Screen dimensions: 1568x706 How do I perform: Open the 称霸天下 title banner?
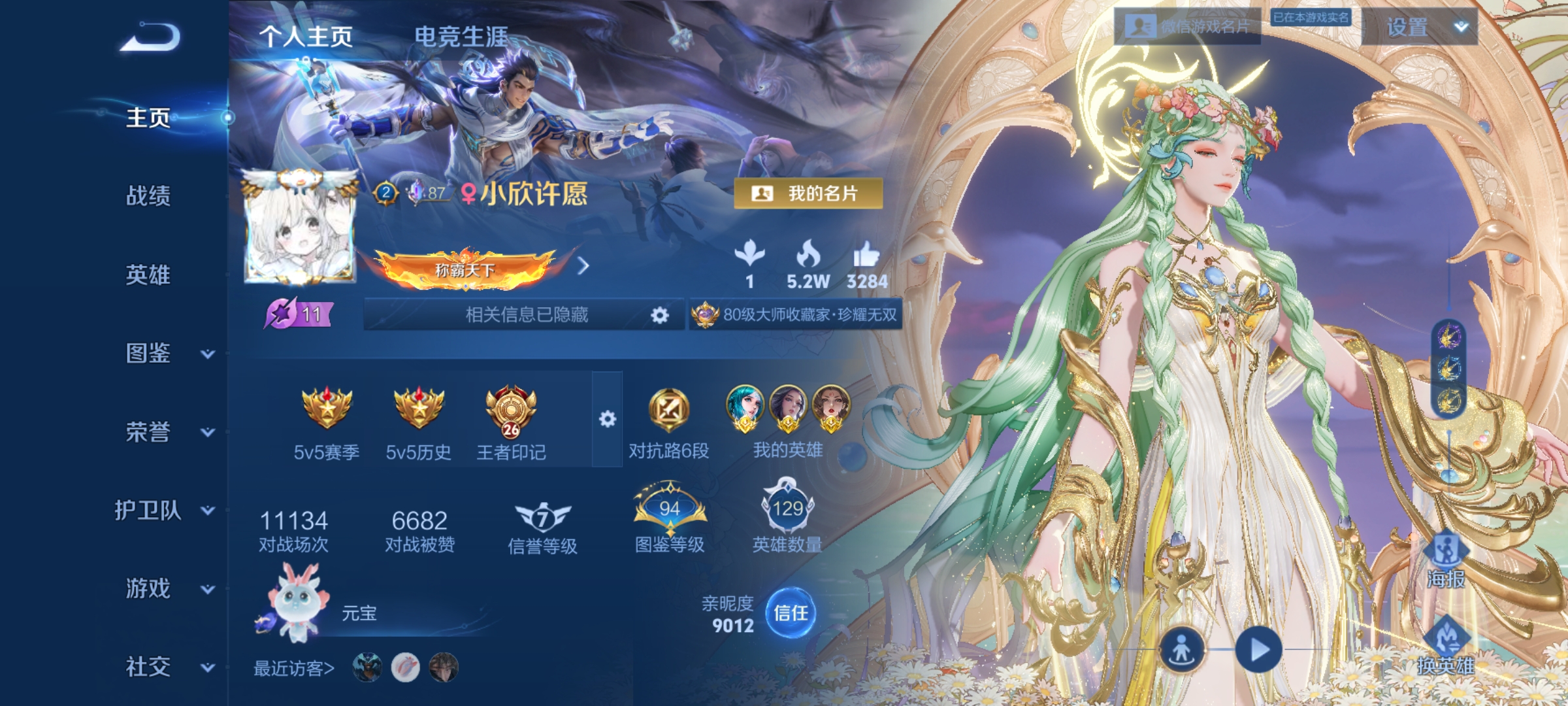tap(465, 269)
